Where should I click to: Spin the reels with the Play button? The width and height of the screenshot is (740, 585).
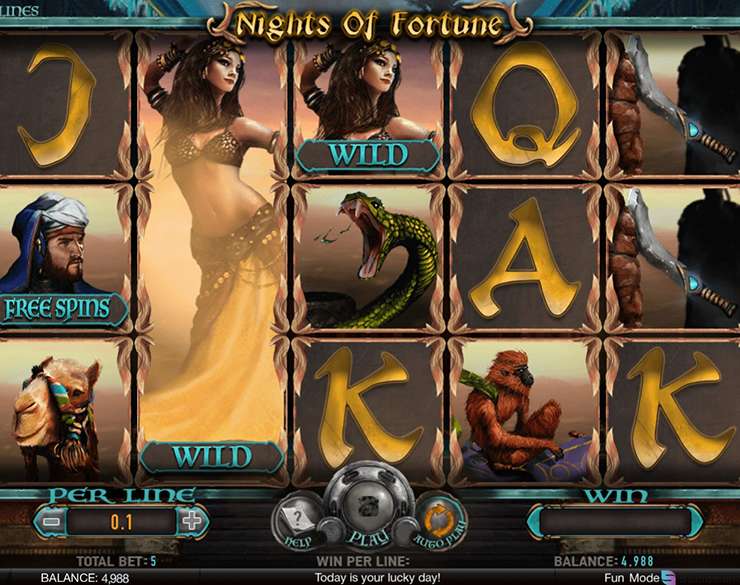point(368,505)
